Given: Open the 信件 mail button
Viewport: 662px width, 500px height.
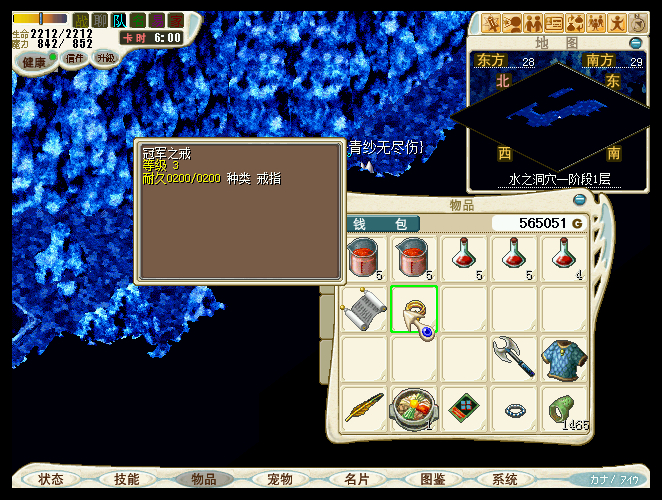Looking at the screenshot, I should tap(75, 59).
